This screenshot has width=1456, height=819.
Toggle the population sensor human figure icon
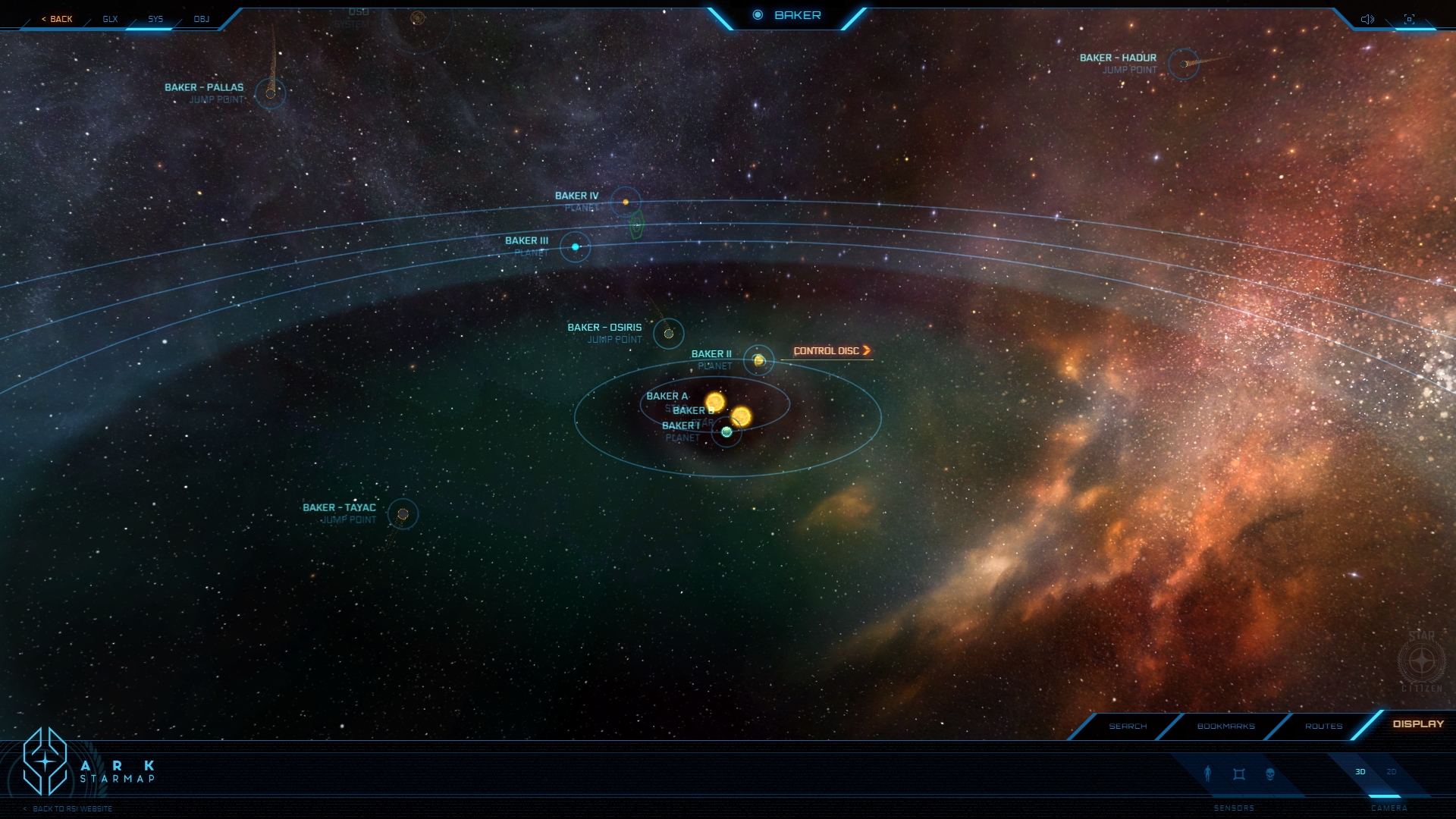[x=1208, y=773]
